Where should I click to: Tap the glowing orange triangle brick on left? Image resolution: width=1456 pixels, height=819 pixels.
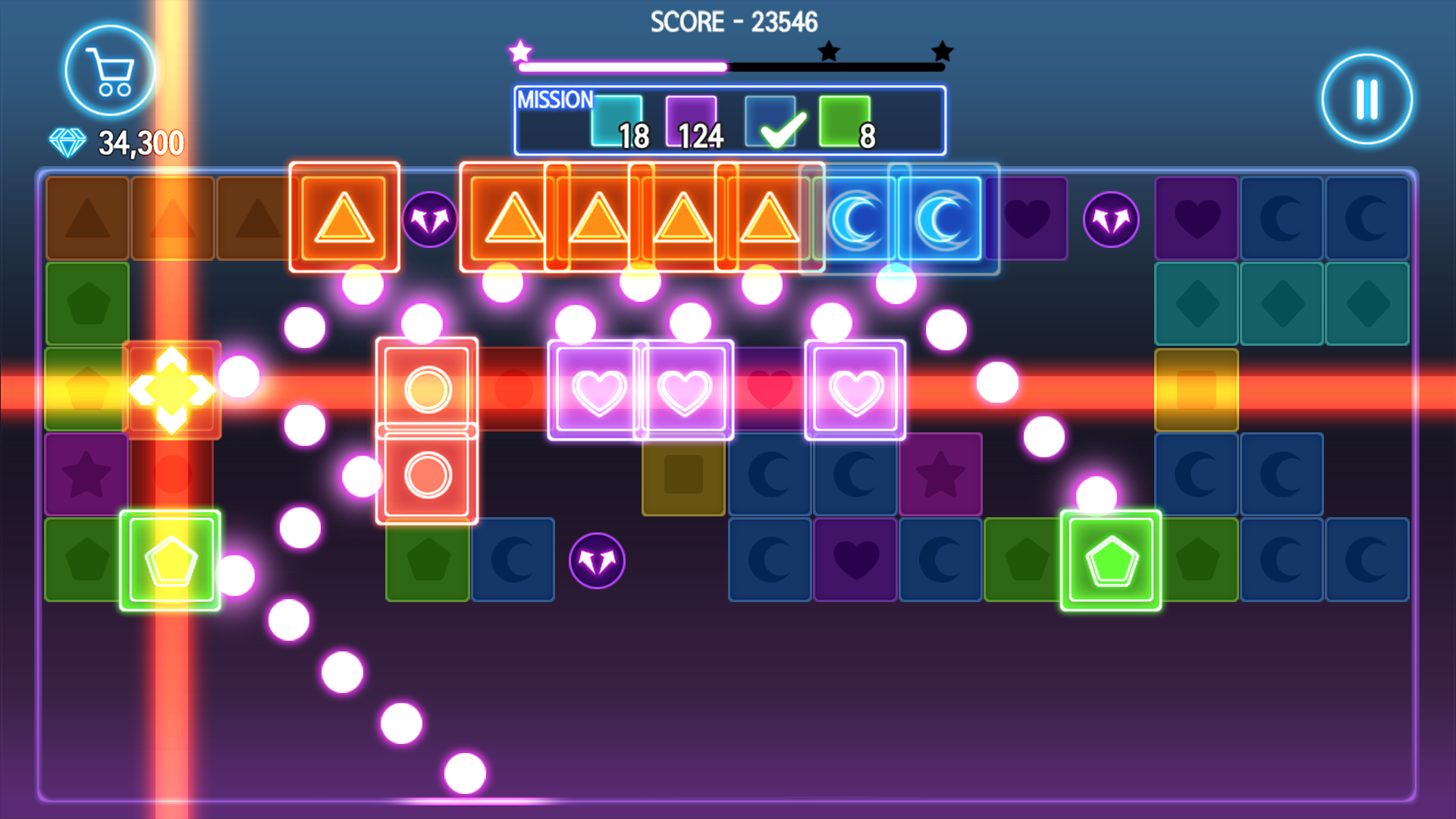(x=345, y=216)
